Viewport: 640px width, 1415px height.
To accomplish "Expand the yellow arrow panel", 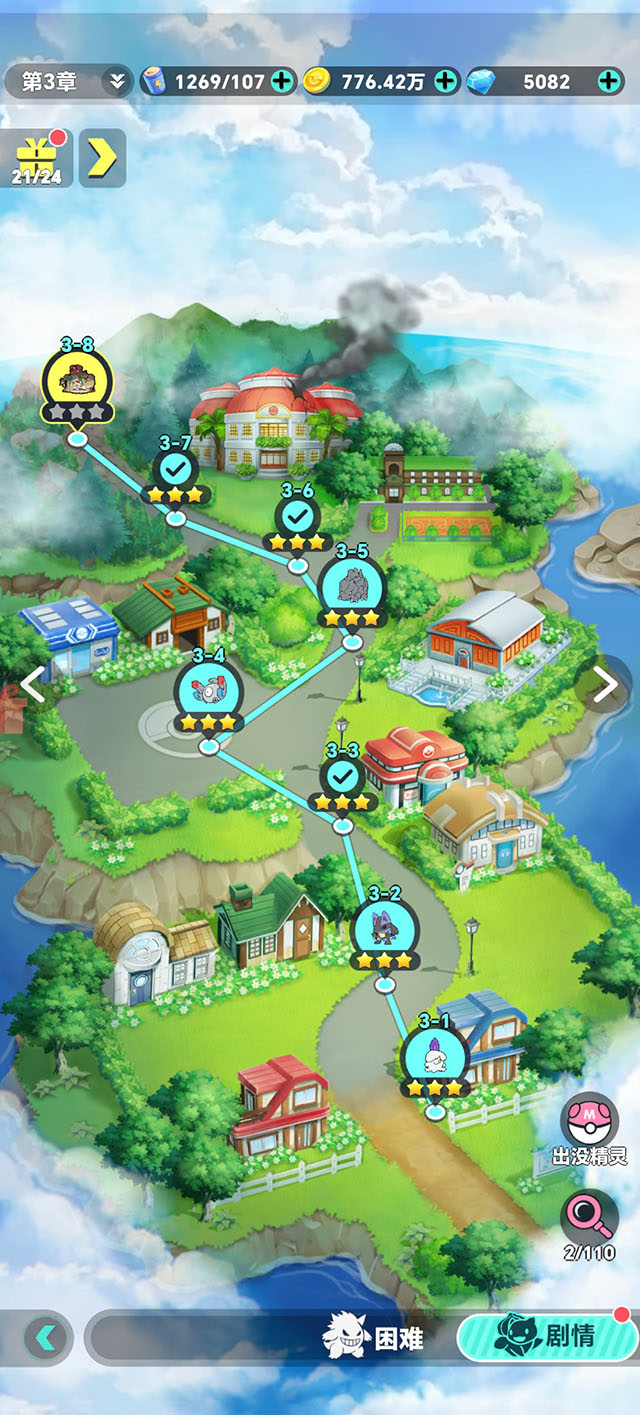I will click(x=102, y=158).
